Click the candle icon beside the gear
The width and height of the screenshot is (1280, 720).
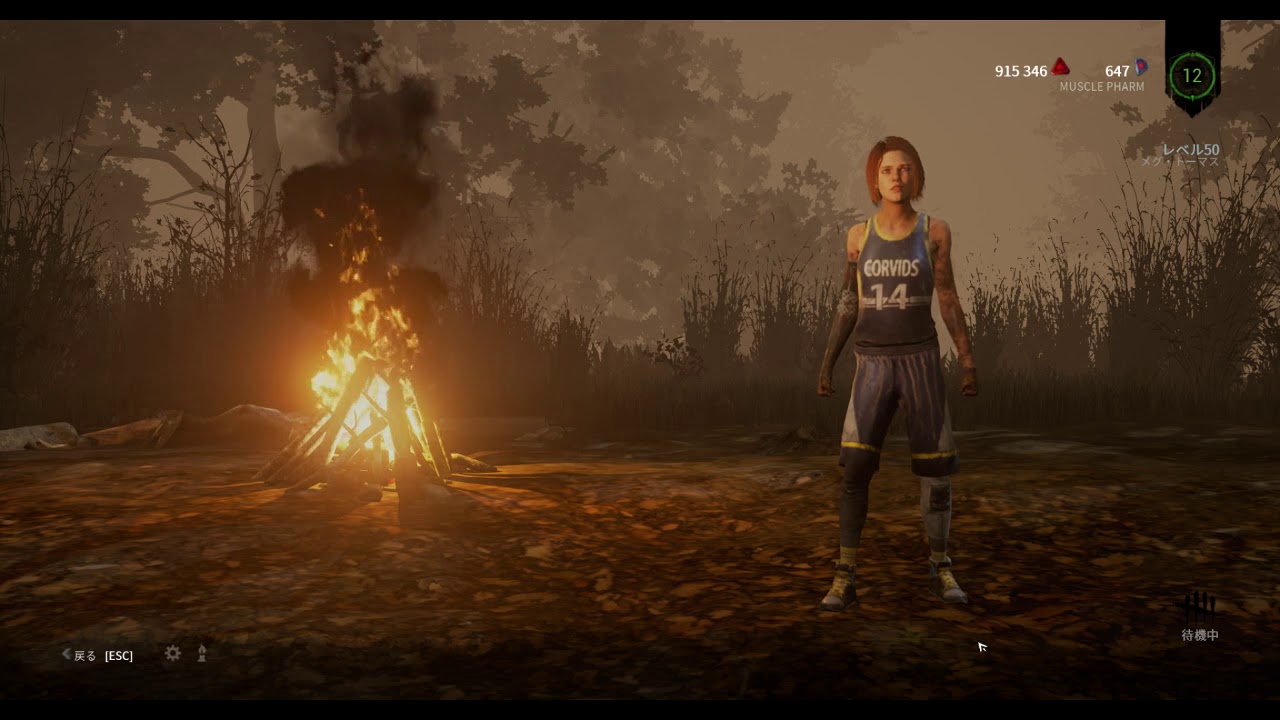click(x=202, y=653)
